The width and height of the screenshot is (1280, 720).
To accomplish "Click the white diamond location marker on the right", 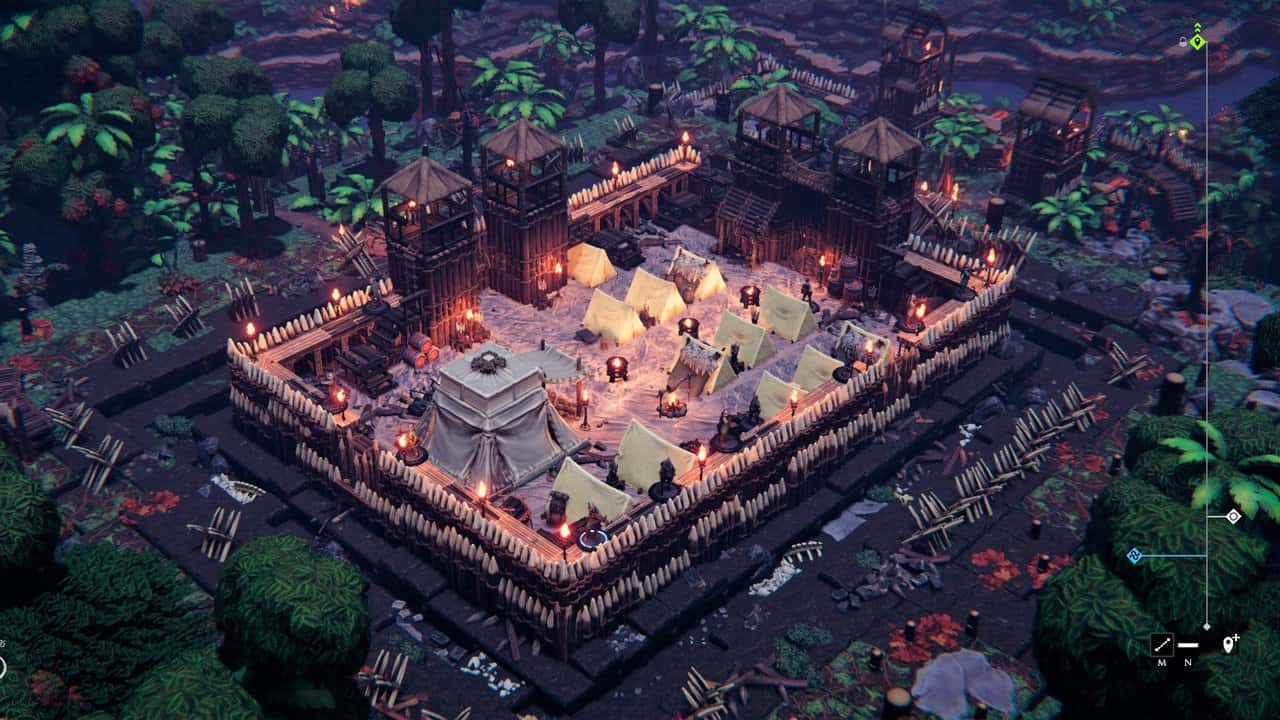I will pyautogui.click(x=1233, y=516).
